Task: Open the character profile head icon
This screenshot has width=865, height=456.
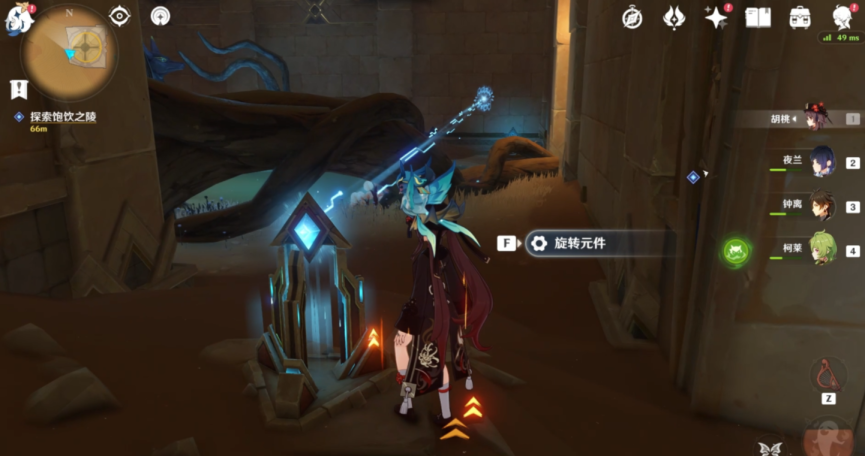Action: coord(842,17)
